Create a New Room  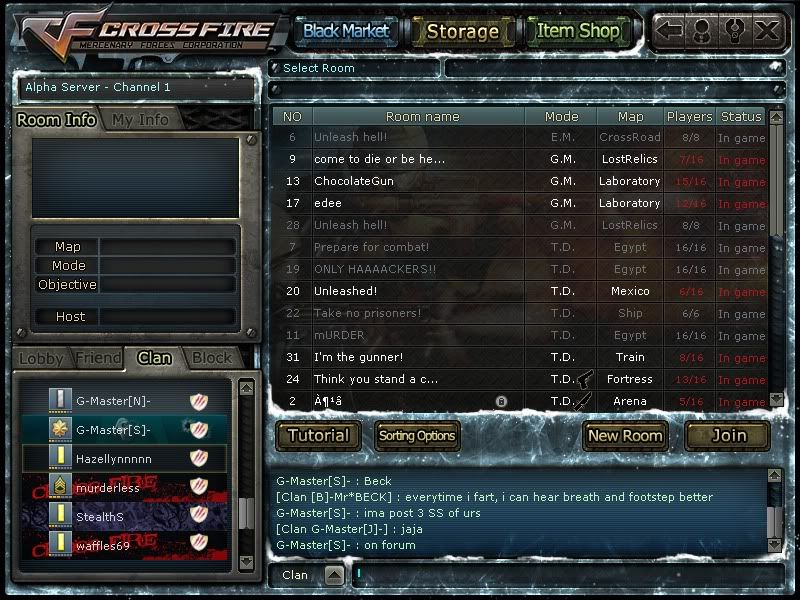coord(625,435)
